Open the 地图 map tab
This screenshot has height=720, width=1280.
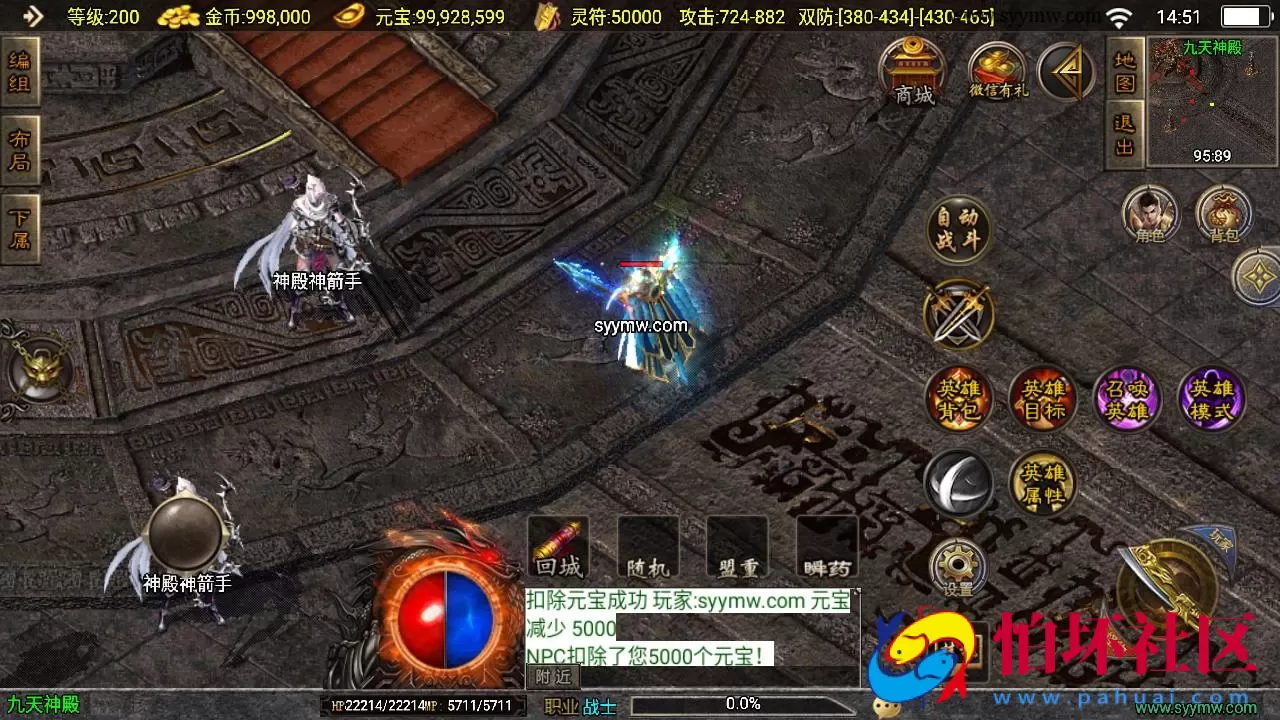(x=1122, y=72)
